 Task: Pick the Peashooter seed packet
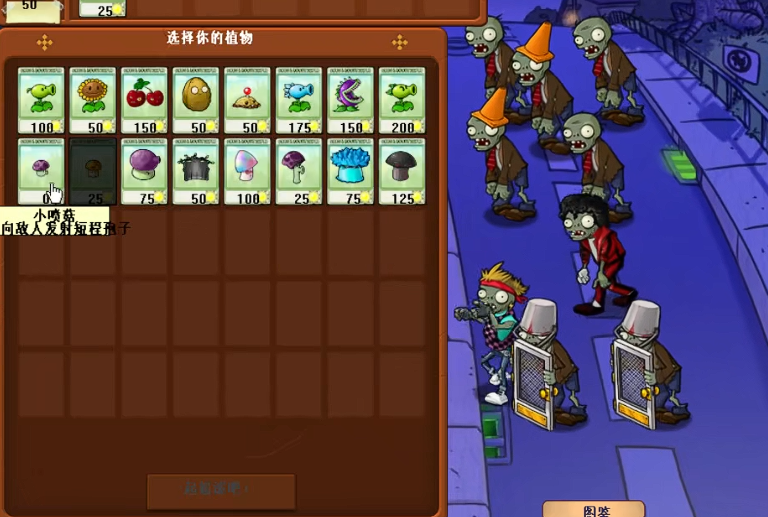click(x=41, y=100)
